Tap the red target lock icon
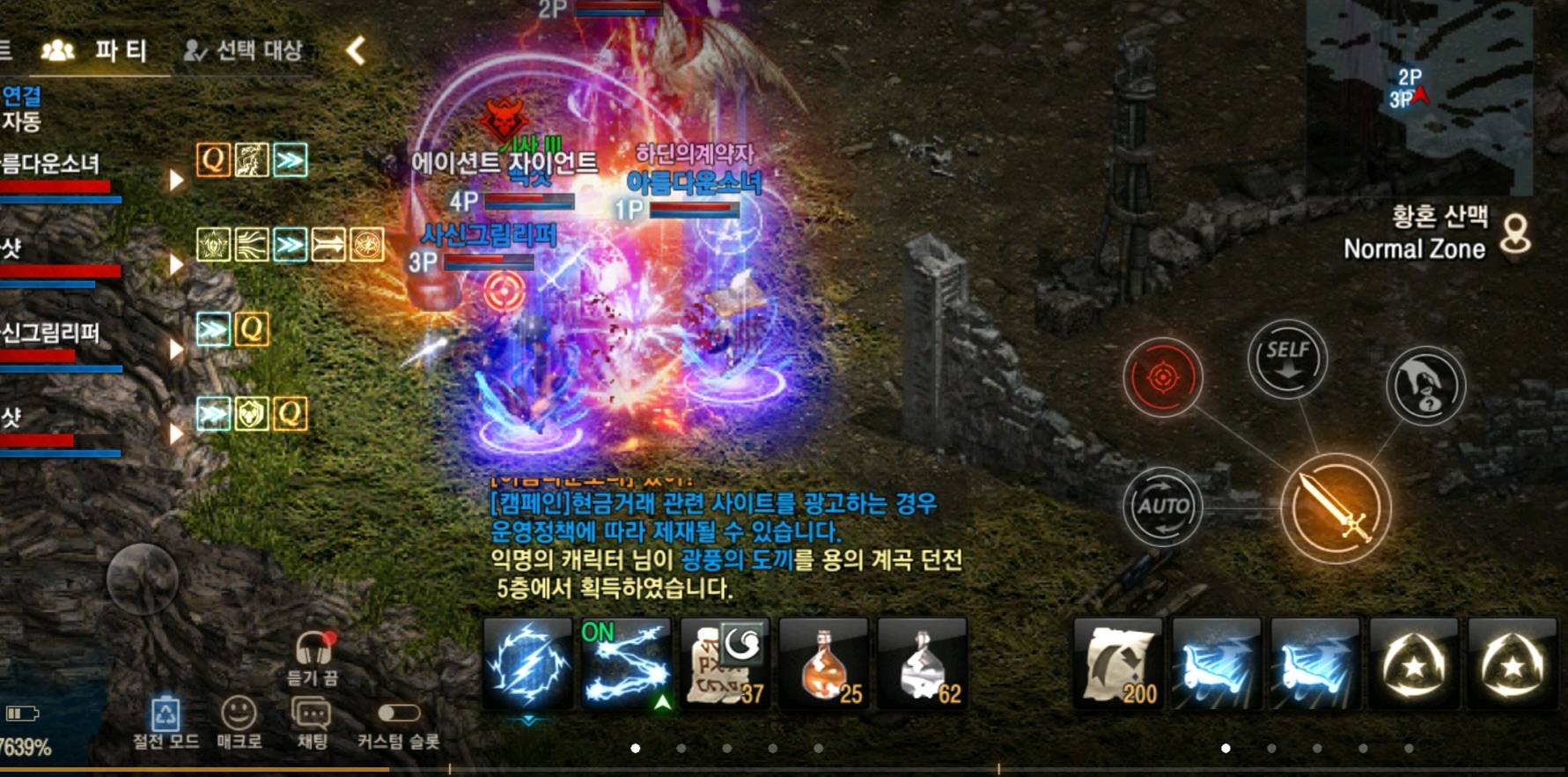The image size is (1568, 777). [x=1162, y=376]
